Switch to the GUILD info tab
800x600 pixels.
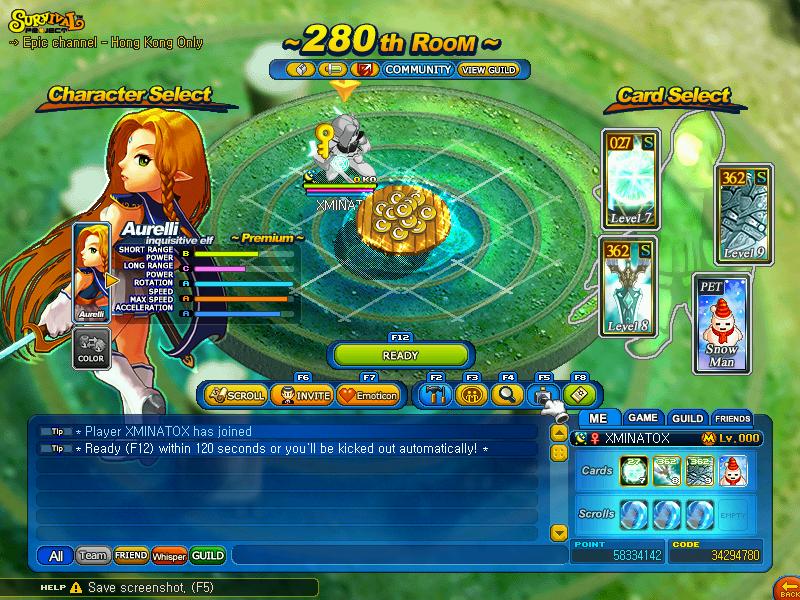pyautogui.click(x=687, y=418)
